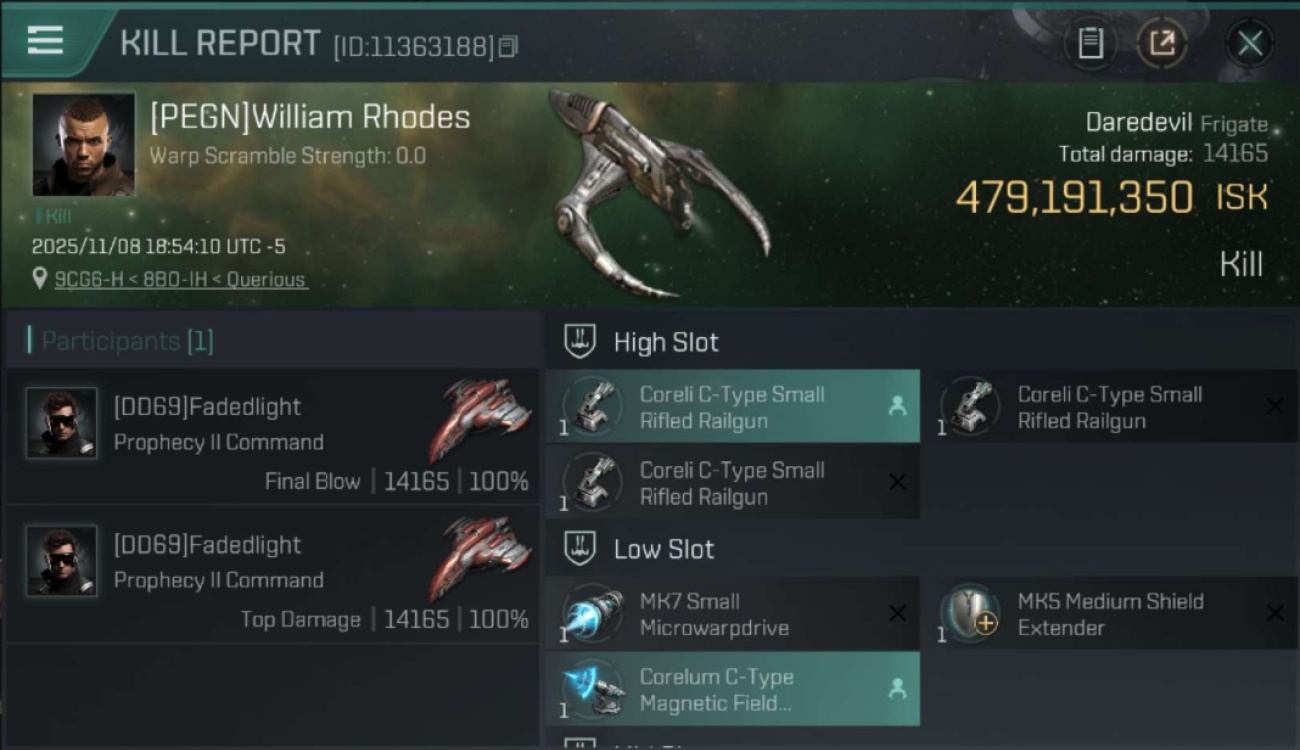Click the share export icon in the header
1300x750 pixels.
coord(1162,43)
